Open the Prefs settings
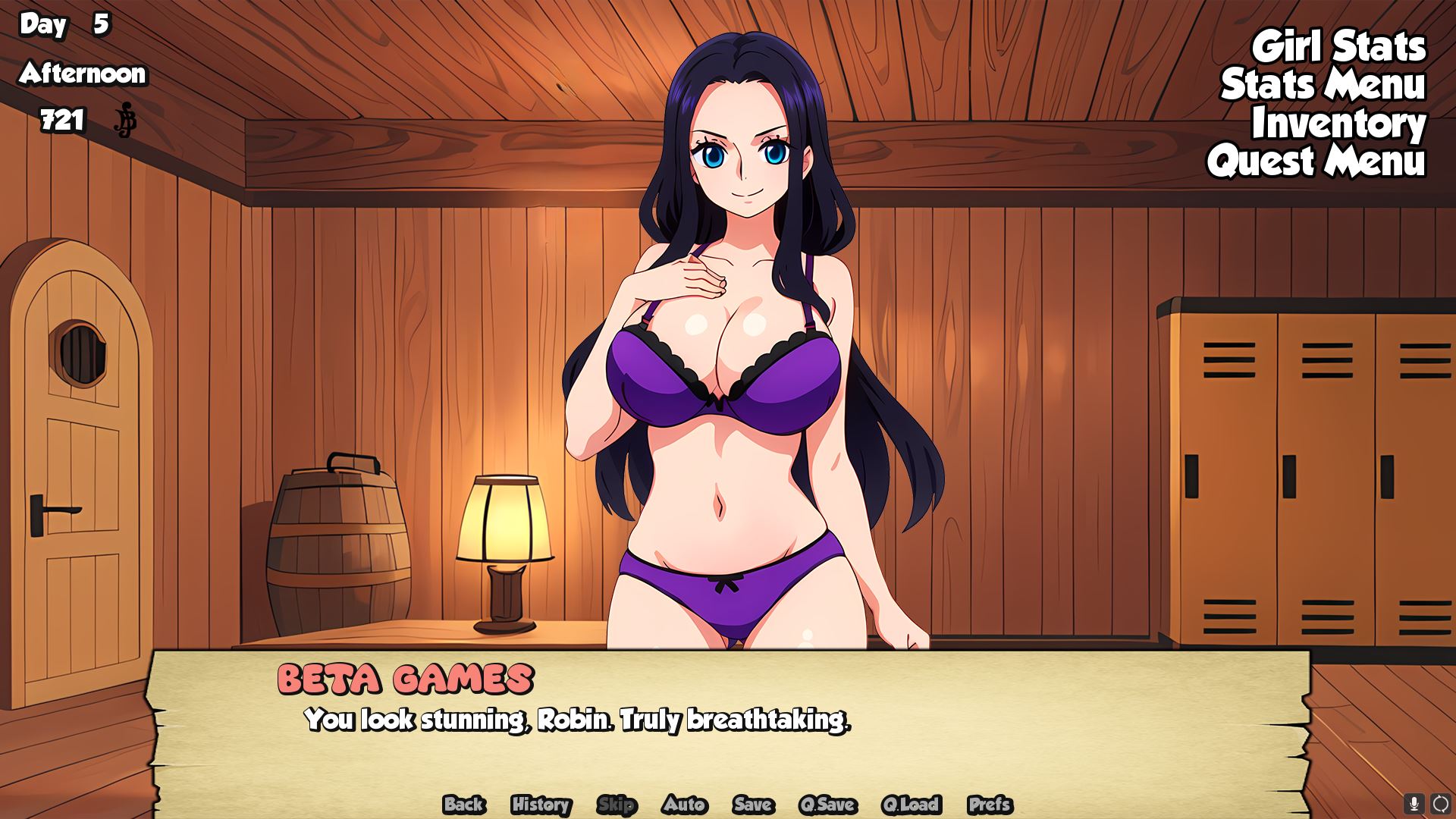The width and height of the screenshot is (1456, 819). [990, 805]
